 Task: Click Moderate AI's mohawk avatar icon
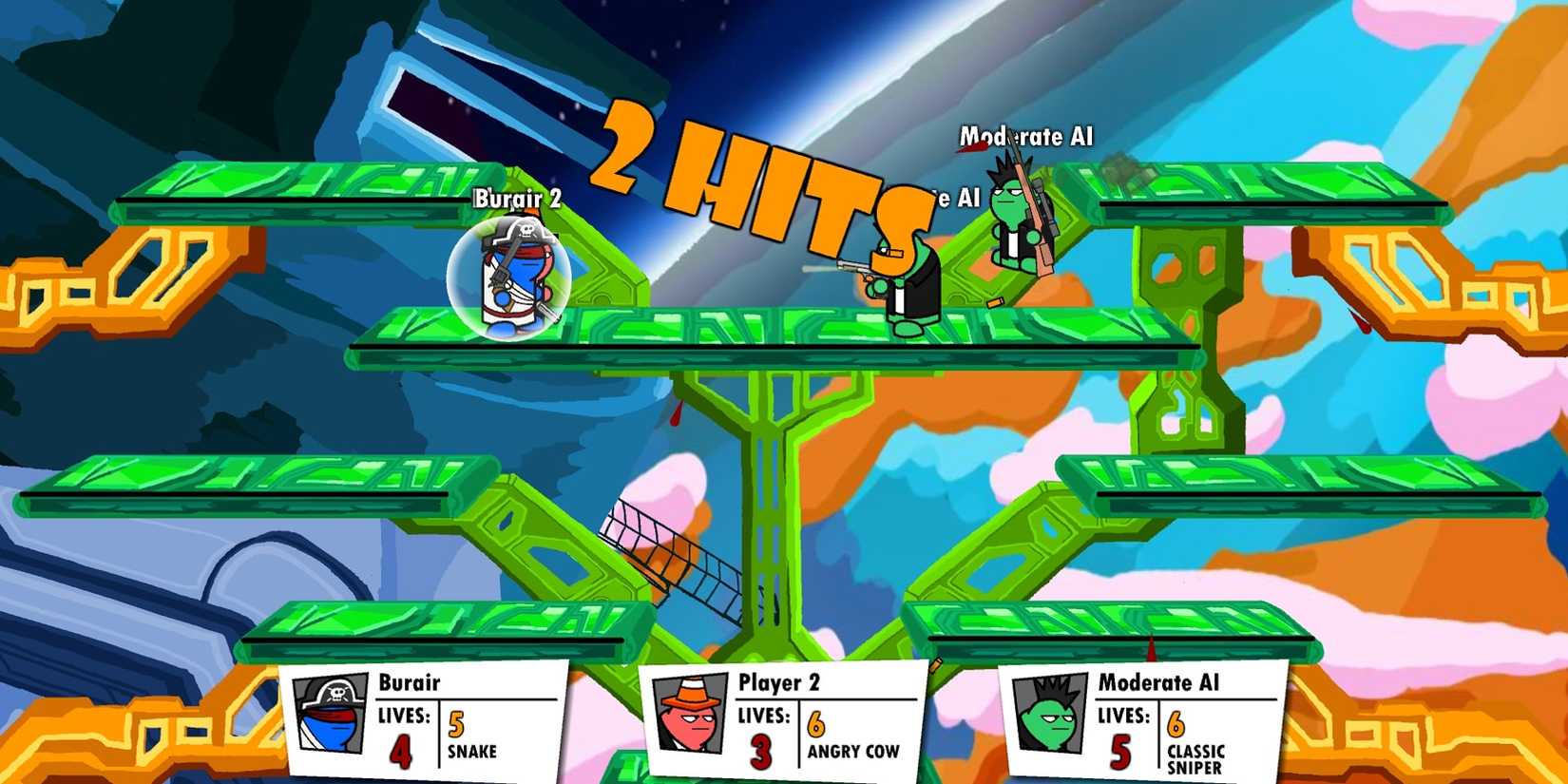[x=1051, y=712]
